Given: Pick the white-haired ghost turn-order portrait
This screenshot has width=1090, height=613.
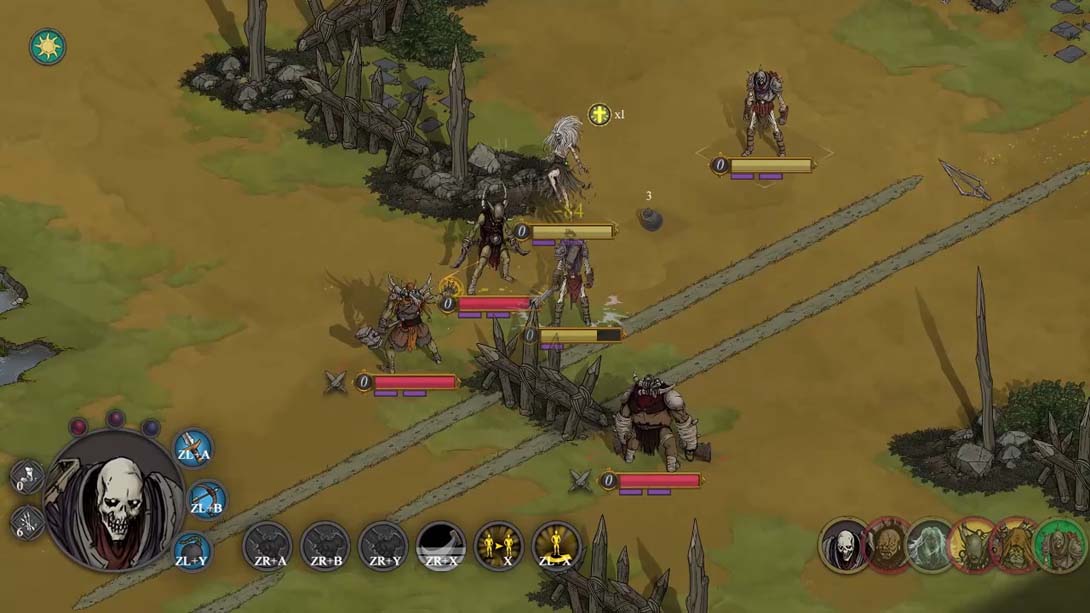Looking at the screenshot, I should [931, 545].
